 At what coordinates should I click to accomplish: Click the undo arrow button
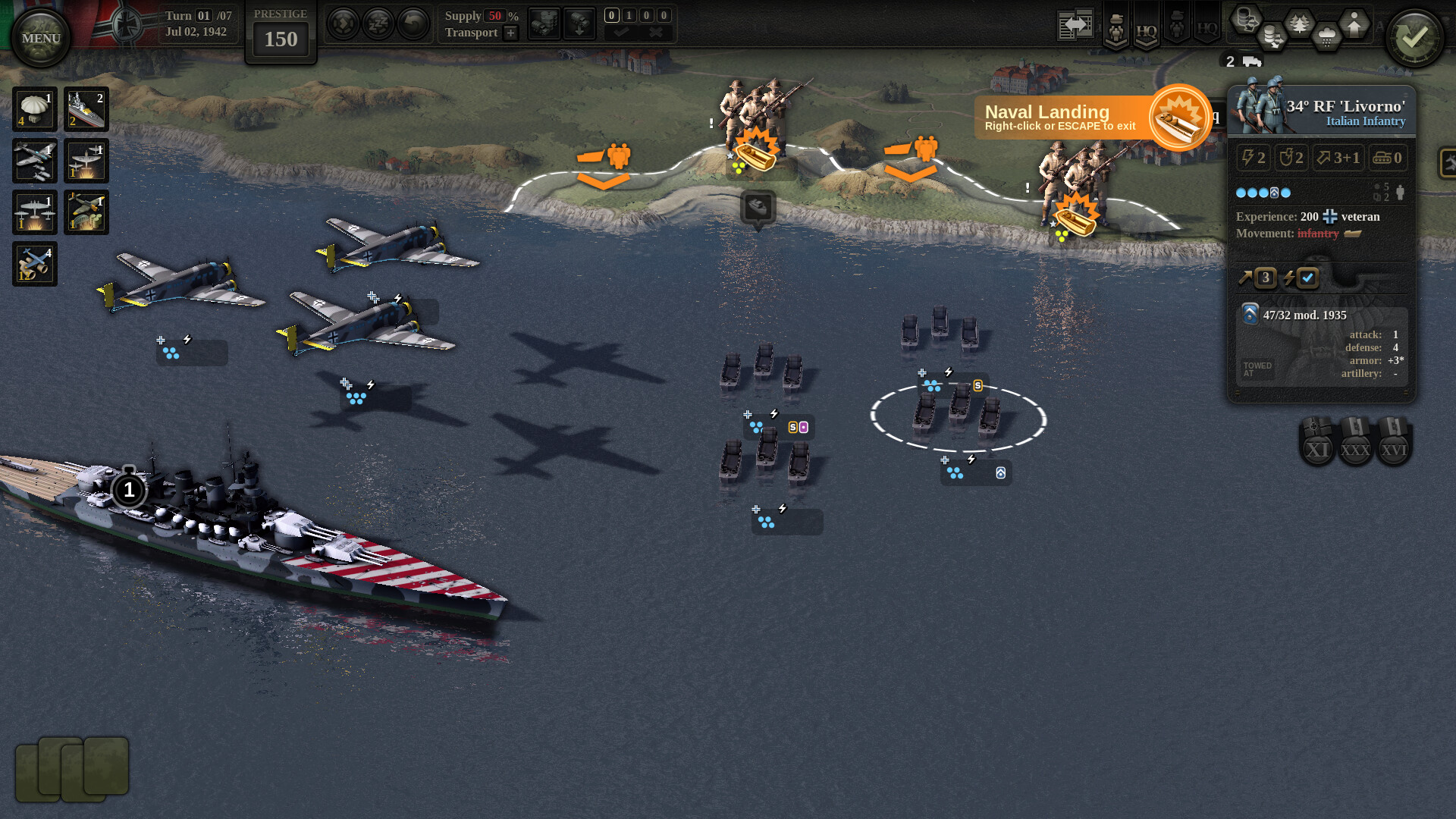pyautogui.click(x=413, y=24)
